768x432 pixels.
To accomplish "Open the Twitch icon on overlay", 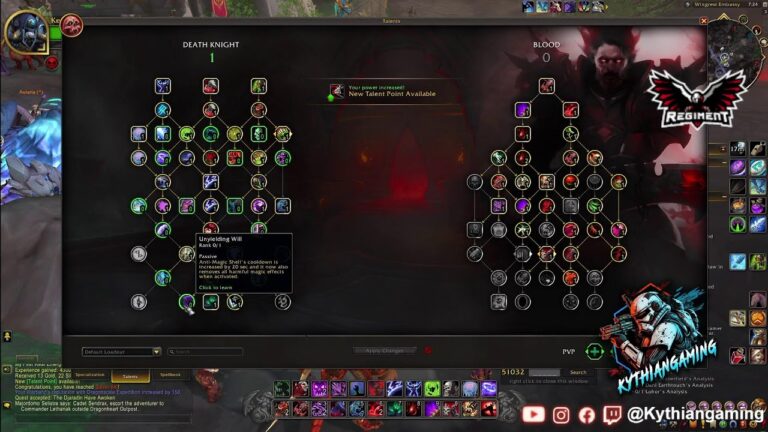I will [613, 413].
